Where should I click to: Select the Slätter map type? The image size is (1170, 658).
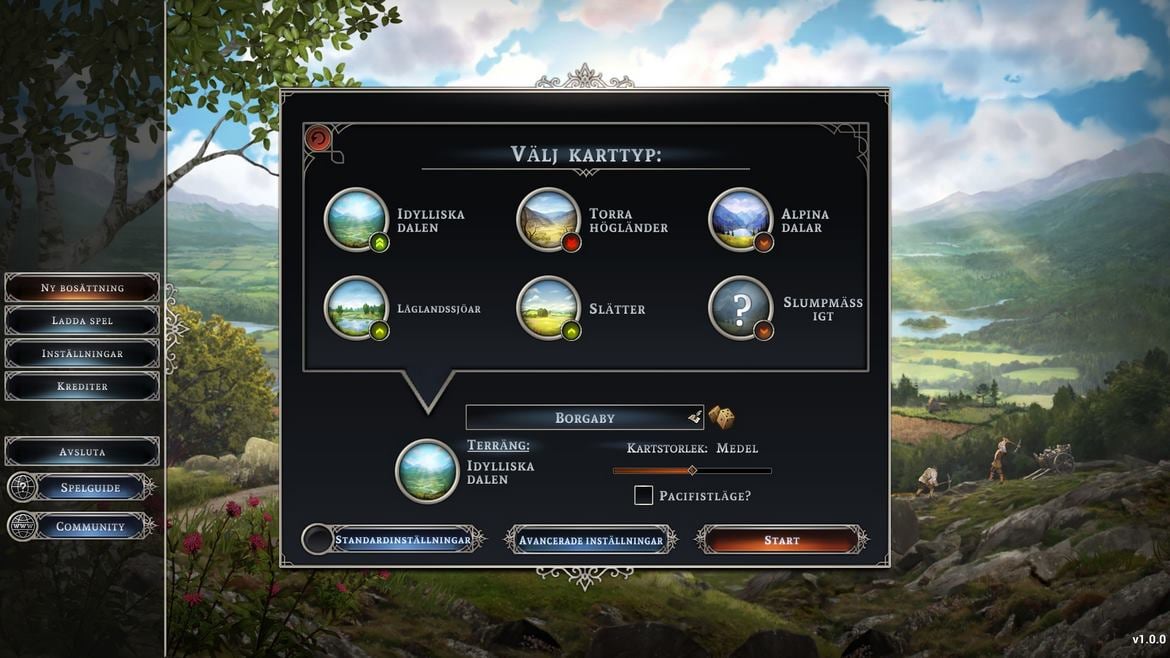(548, 308)
